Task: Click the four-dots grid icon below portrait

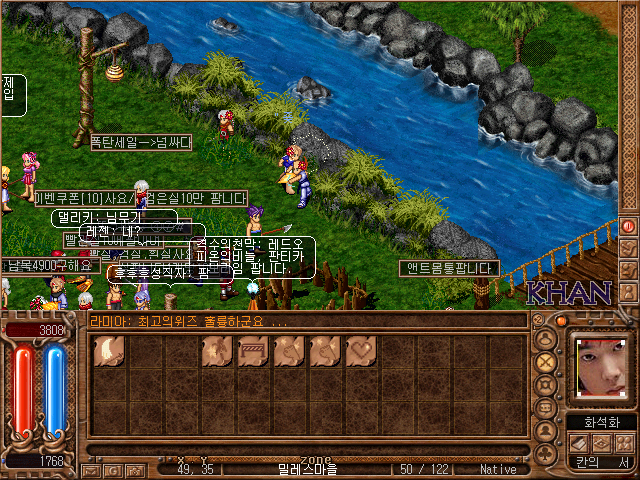Action: tap(623, 443)
